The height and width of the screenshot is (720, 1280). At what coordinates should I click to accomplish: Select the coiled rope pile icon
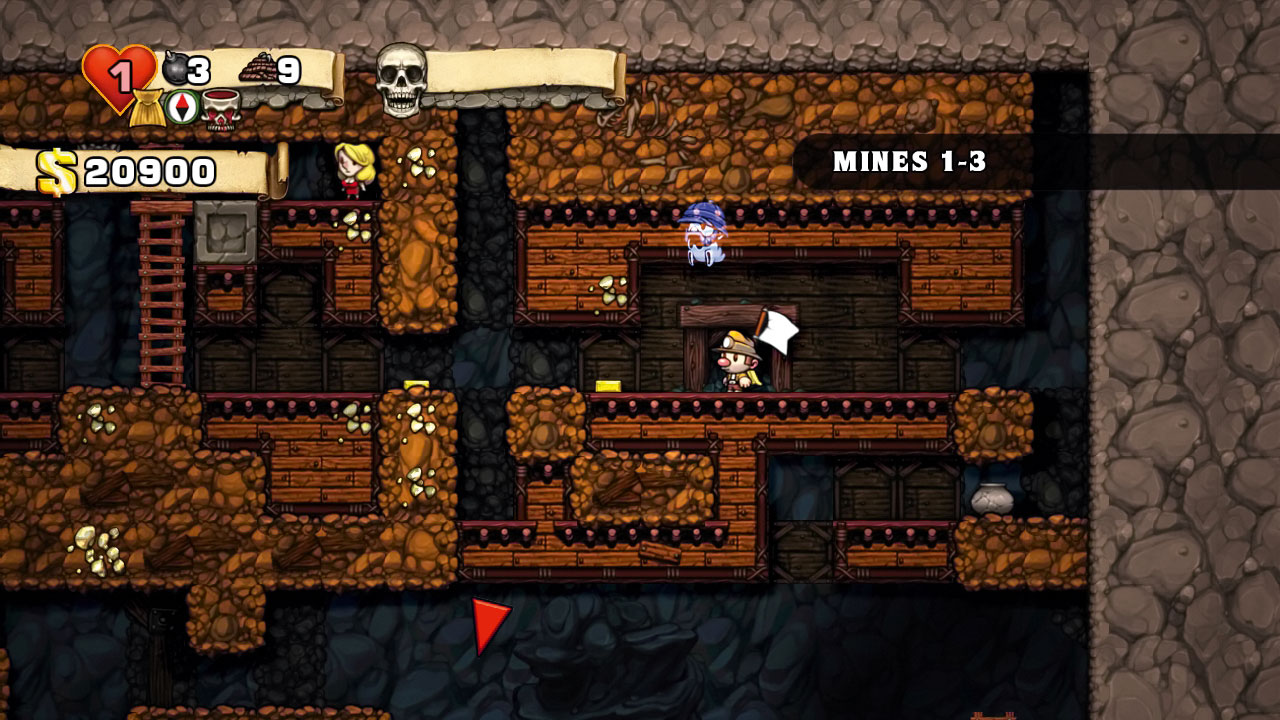[x=256, y=68]
